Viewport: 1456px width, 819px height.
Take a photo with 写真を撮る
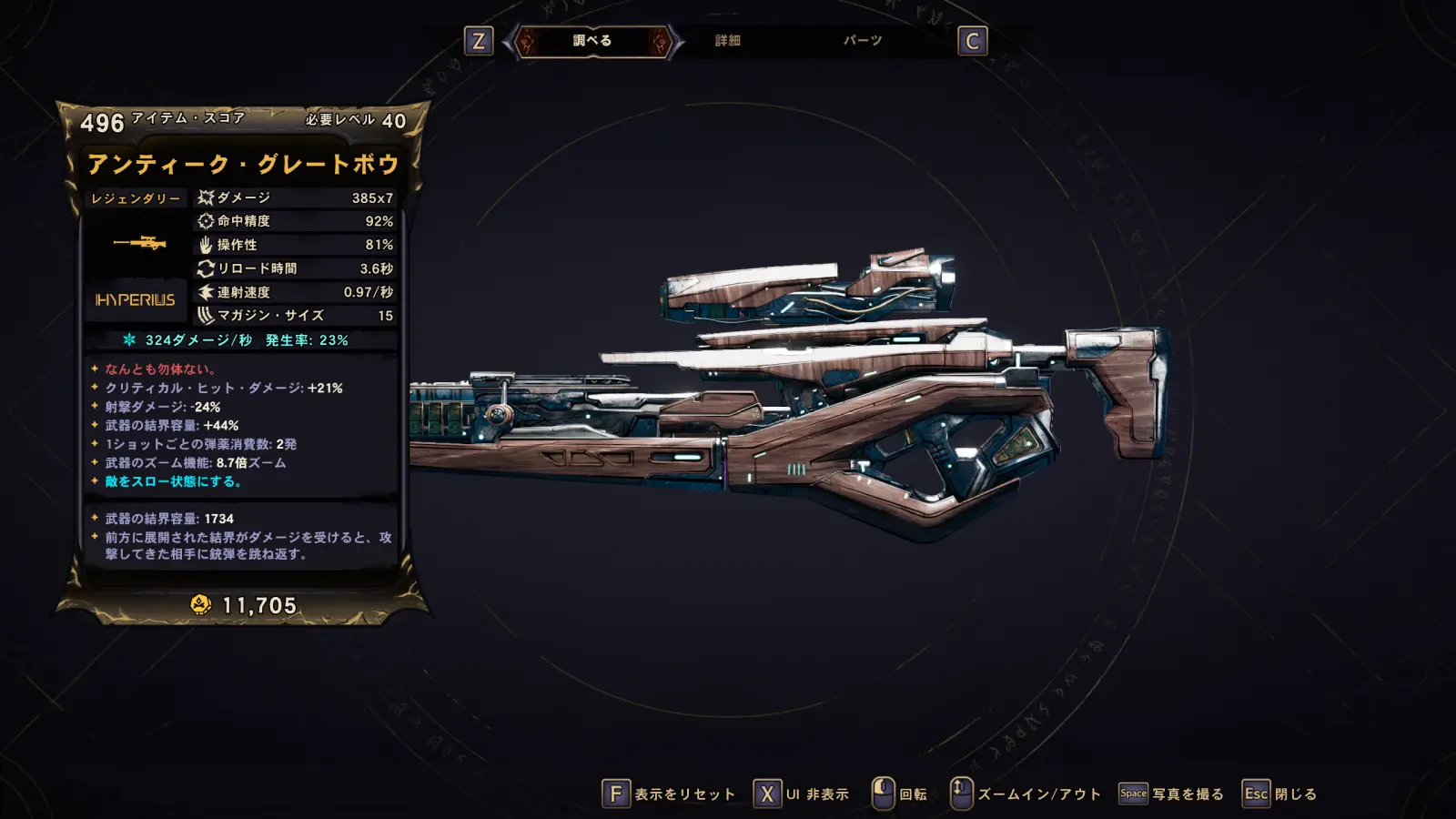[x=1172, y=794]
